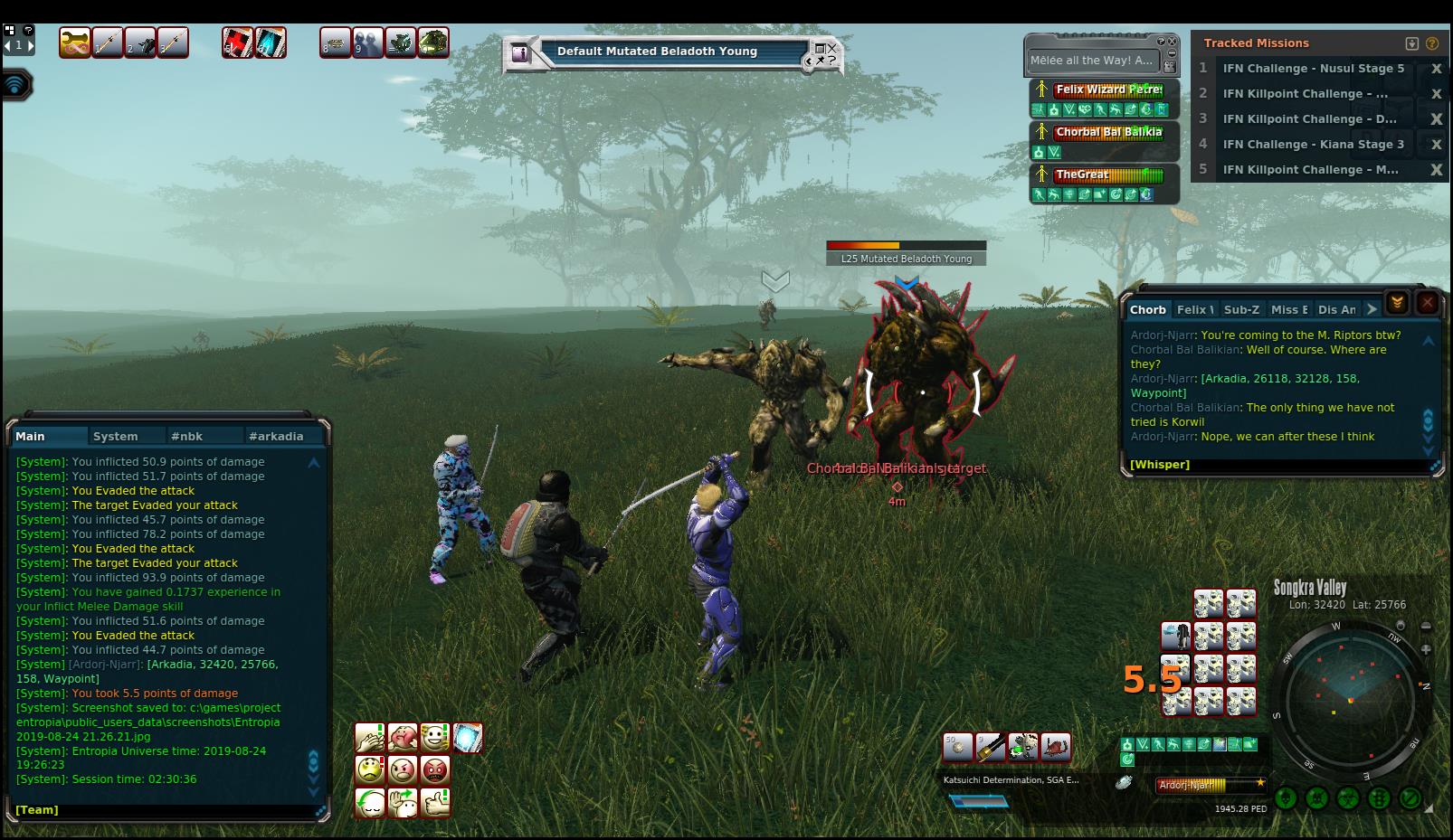The image size is (1453, 840).
Task: Activate the wrench and infinity action icon
Action: click(x=74, y=42)
